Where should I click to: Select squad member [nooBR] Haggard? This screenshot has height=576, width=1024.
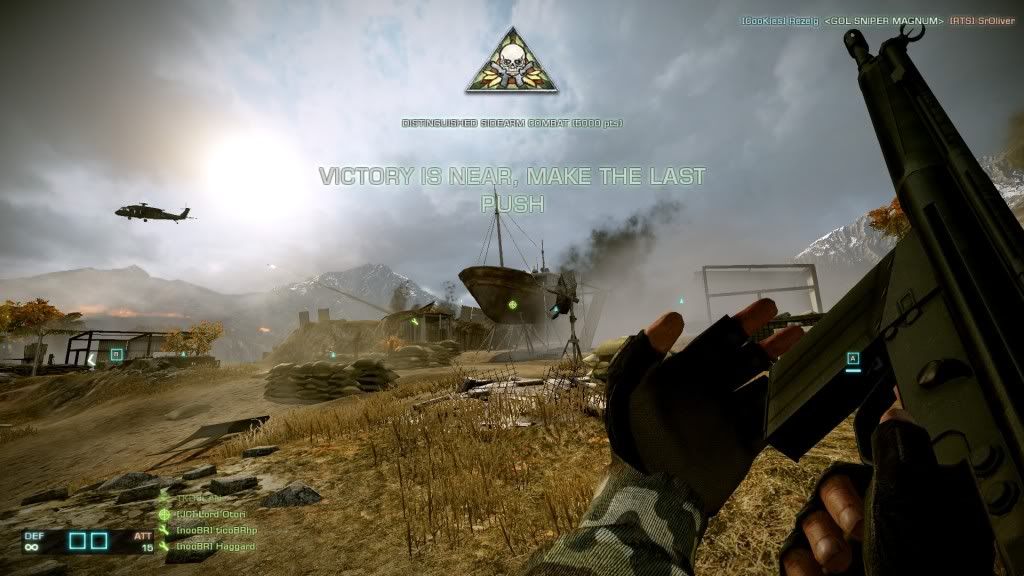pyautogui.click(x=215, y=546)
